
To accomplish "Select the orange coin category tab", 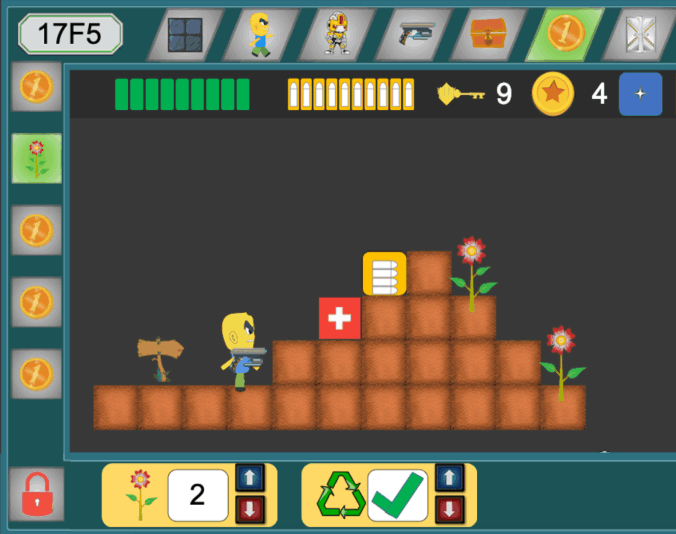I will 564,35.
